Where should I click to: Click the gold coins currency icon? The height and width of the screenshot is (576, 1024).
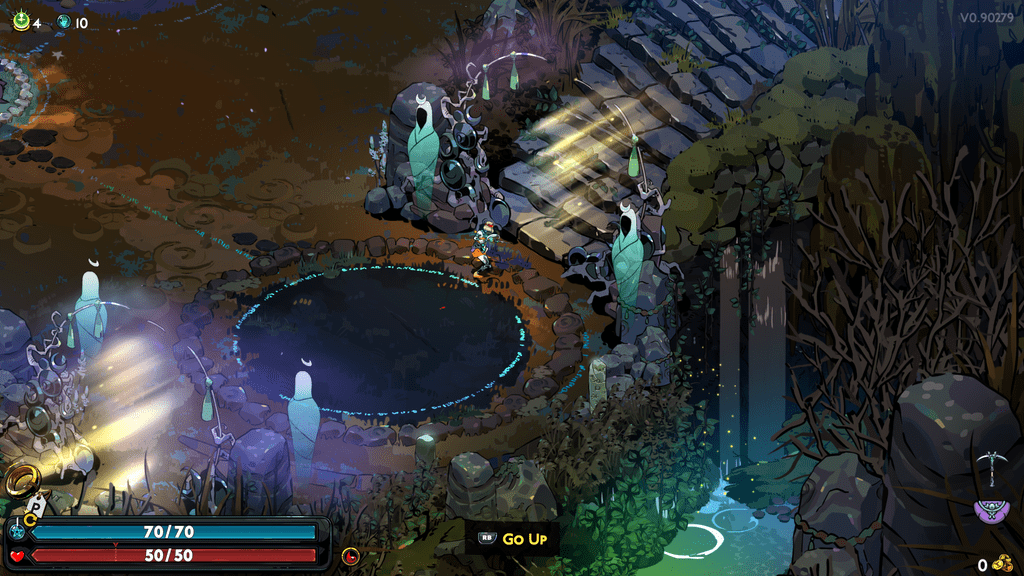(x=1003, y=564)
